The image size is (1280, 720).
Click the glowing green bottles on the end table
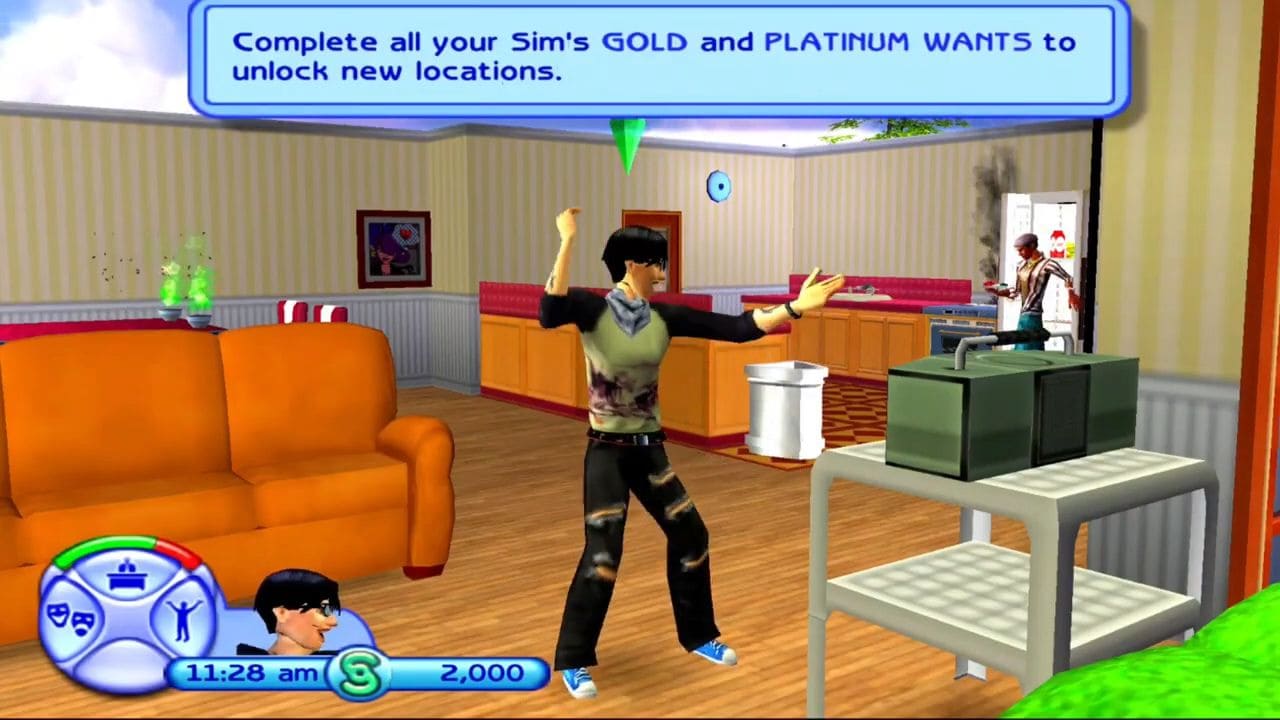pos(185,295)
